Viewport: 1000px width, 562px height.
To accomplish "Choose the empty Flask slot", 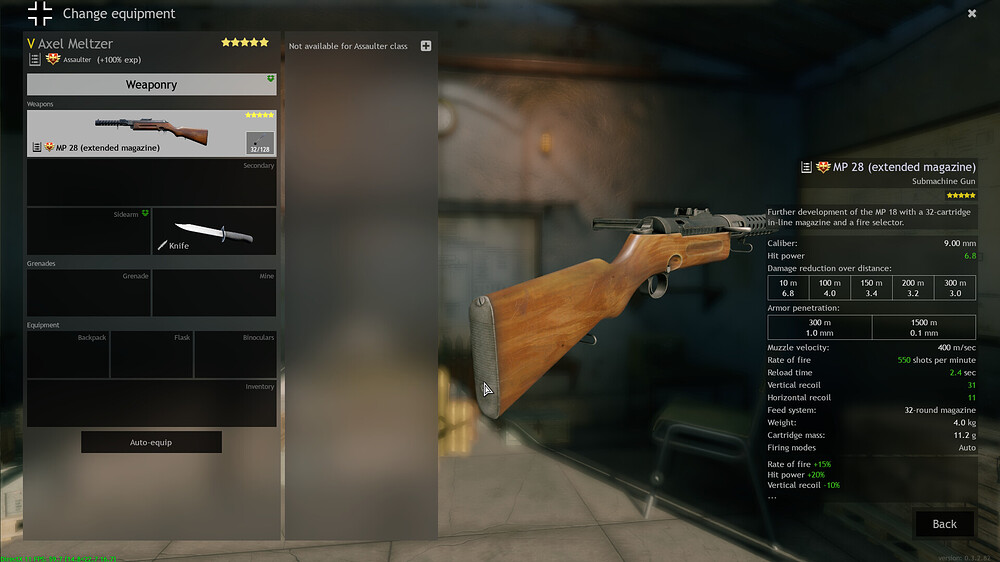I will click(151, 355).
